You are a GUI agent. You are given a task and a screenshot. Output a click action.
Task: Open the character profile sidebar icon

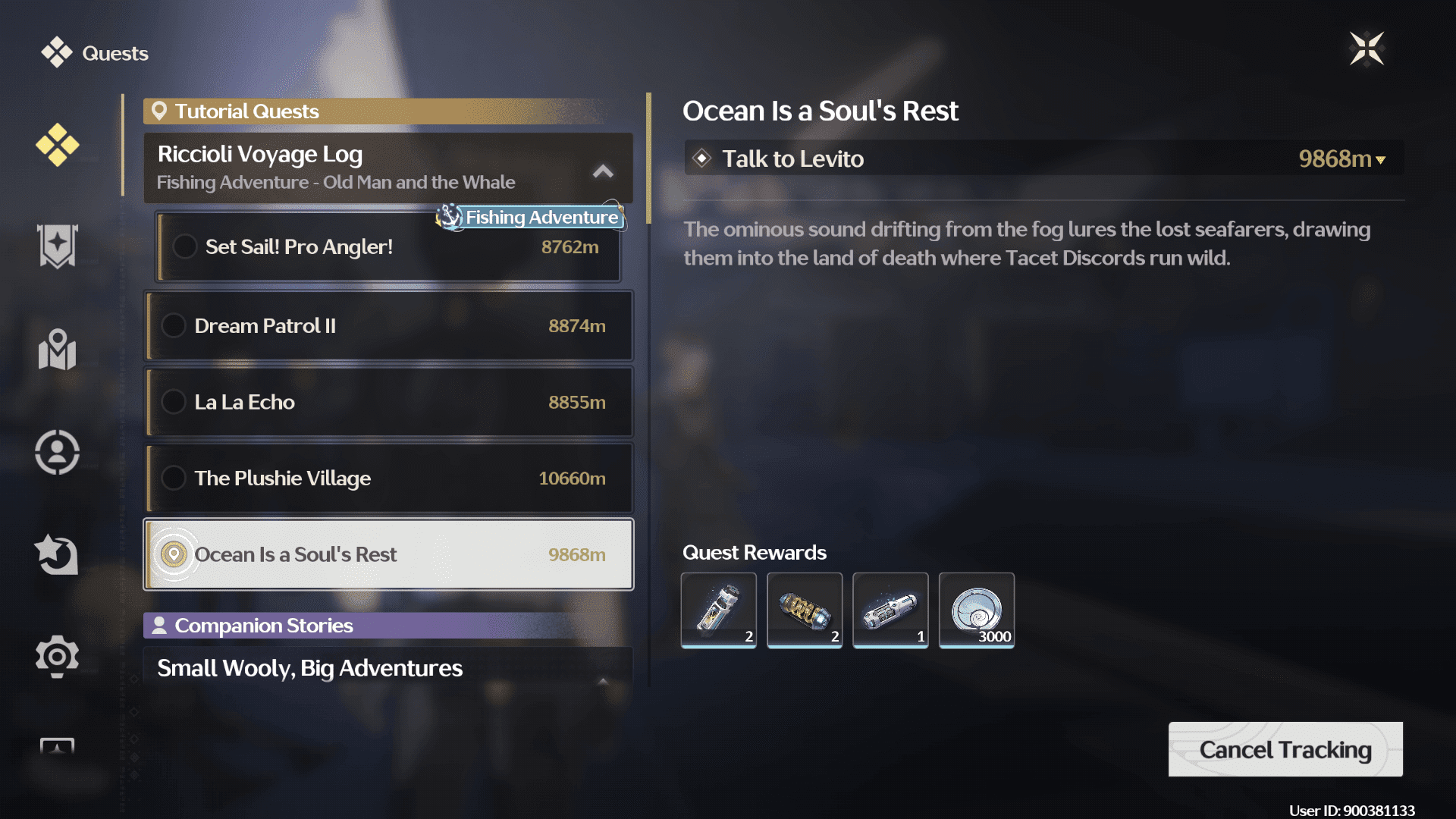click(x=57, y=451)
